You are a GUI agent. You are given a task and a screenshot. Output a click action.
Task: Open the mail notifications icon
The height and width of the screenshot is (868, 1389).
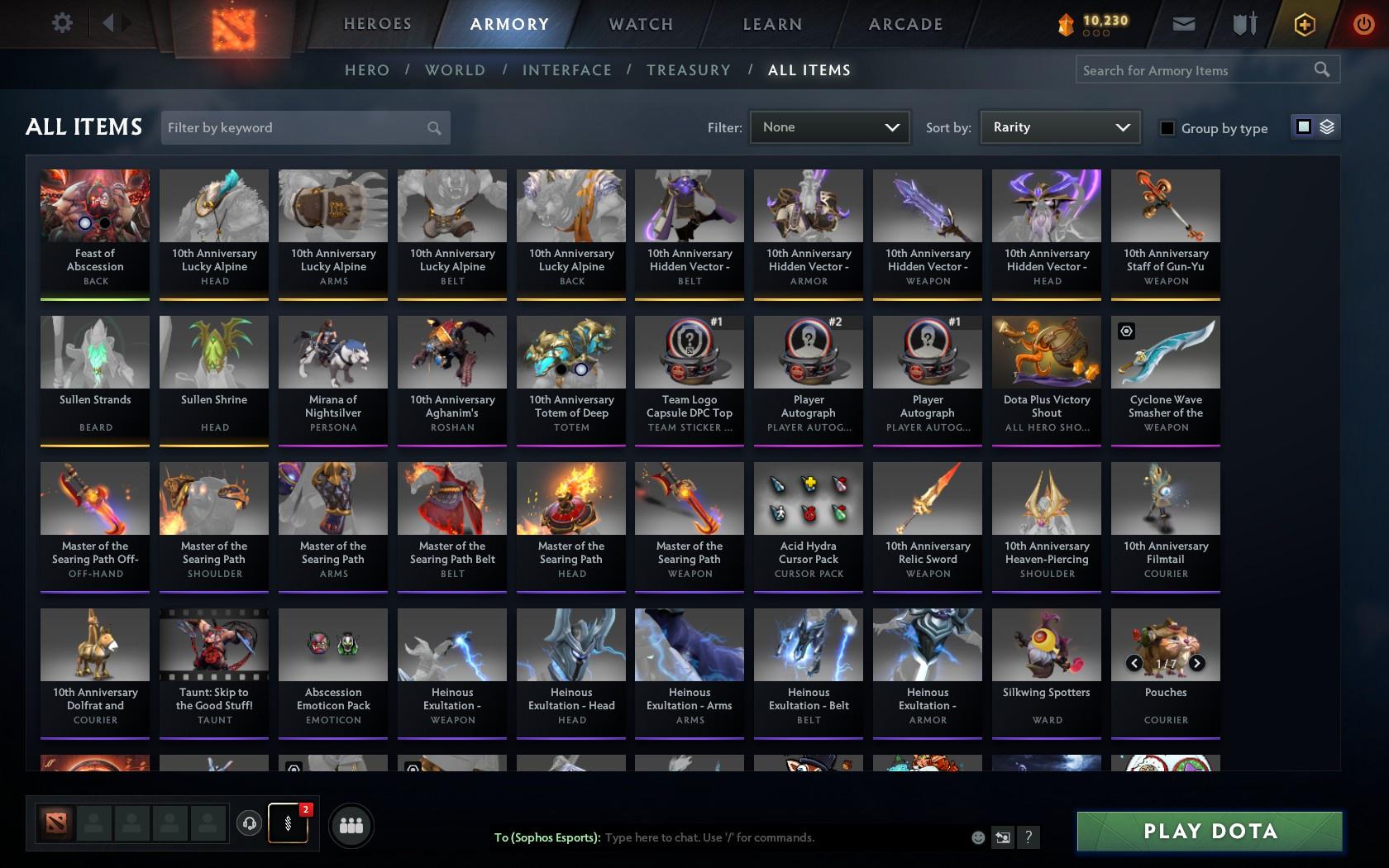tap(1183, 24)
